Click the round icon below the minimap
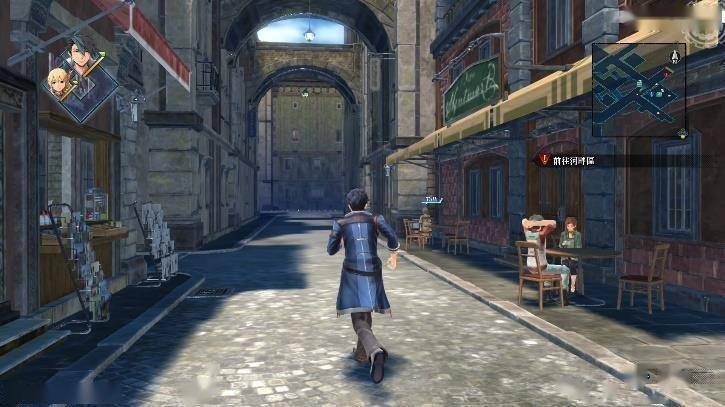Screen dimensions: 725x407 681,133
